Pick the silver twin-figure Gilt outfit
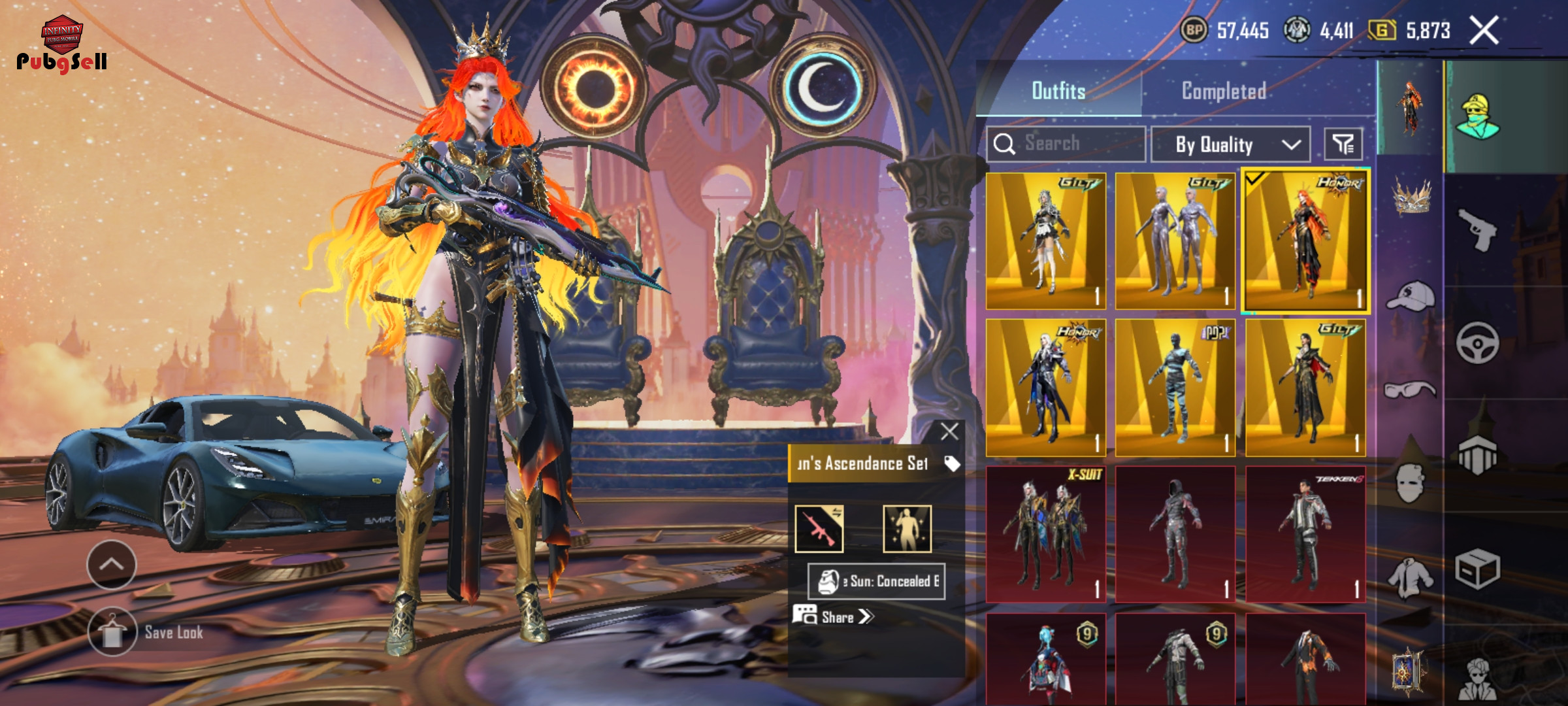The height and width of the screenshot is (706, 1568). point(1175,241)
